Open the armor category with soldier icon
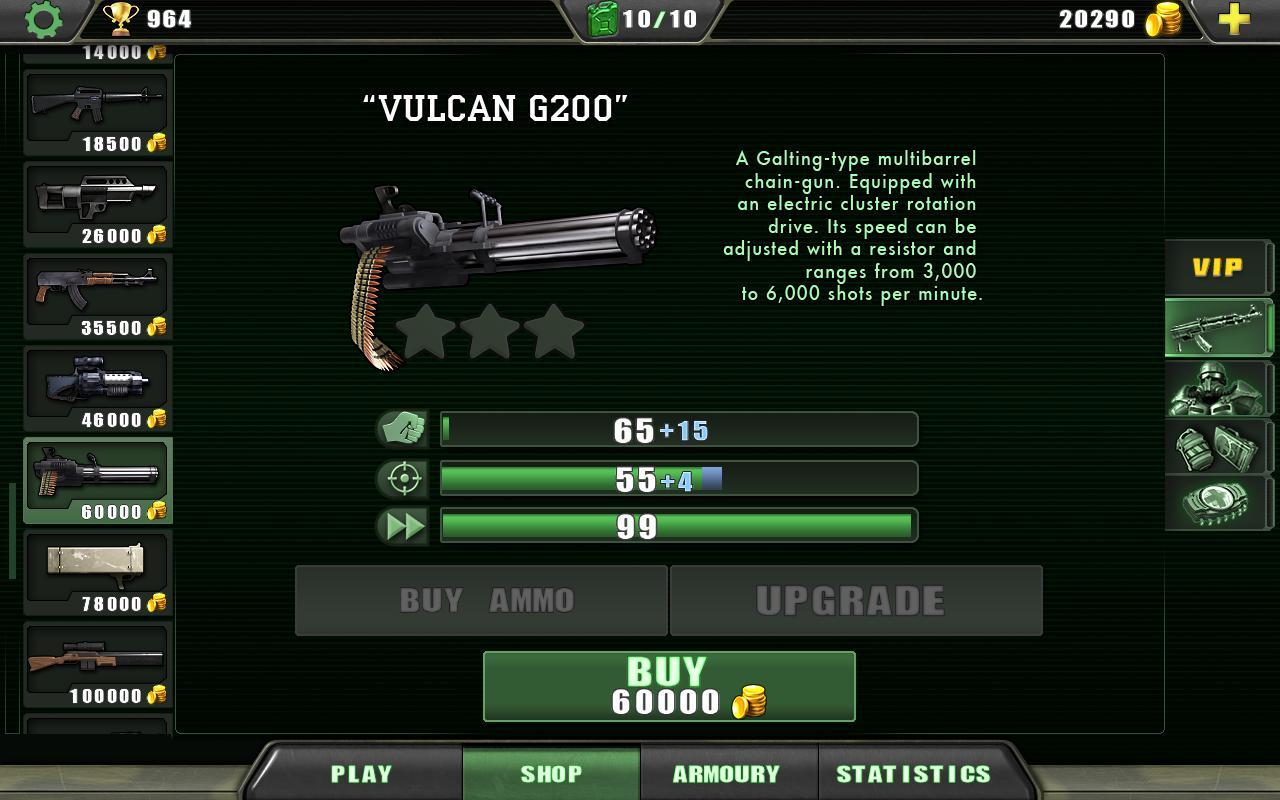The width and height of the screenshot is (1280, 800). (x=1218, y=390)
